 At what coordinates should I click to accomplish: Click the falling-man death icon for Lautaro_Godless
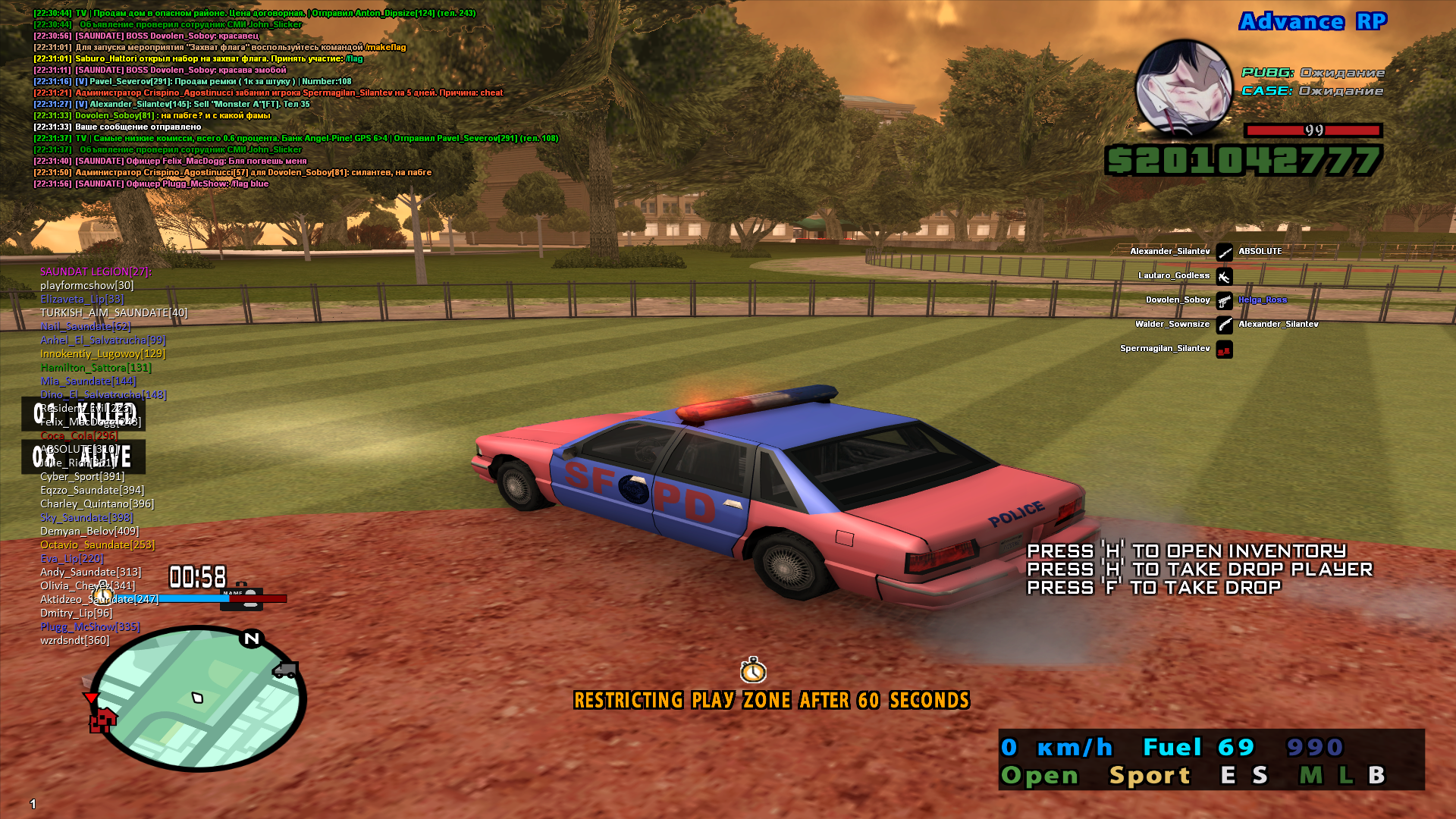click(x=1224, y=276)
